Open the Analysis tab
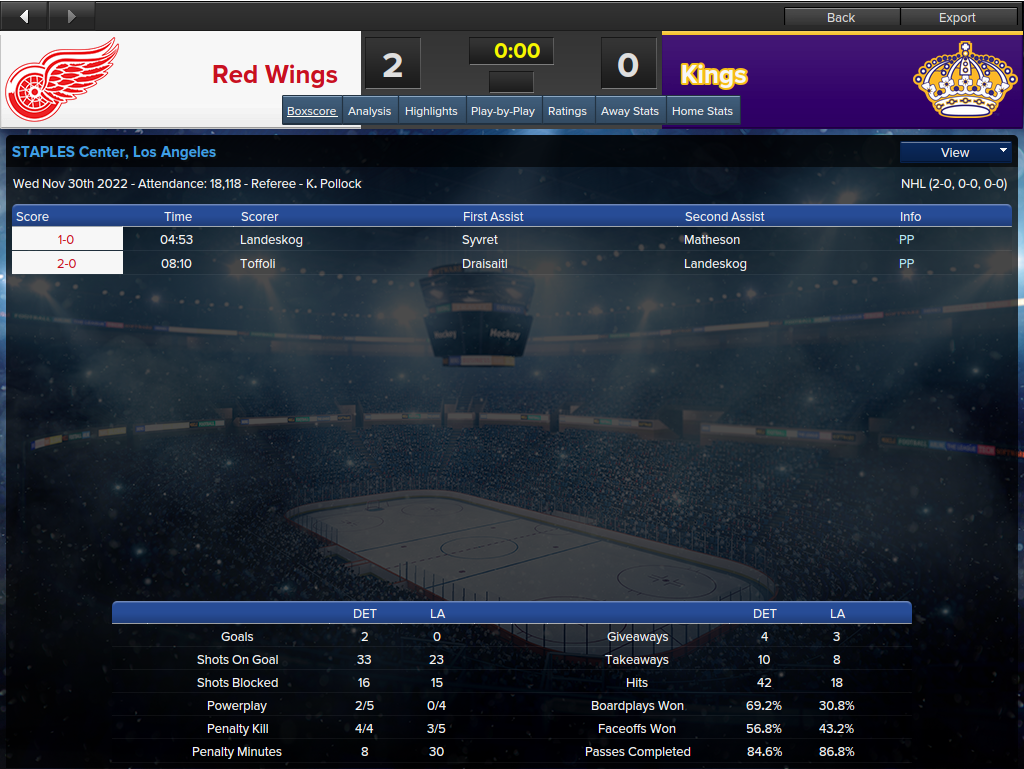This screenshot has width=1024, height=769. tap(370, 111)
